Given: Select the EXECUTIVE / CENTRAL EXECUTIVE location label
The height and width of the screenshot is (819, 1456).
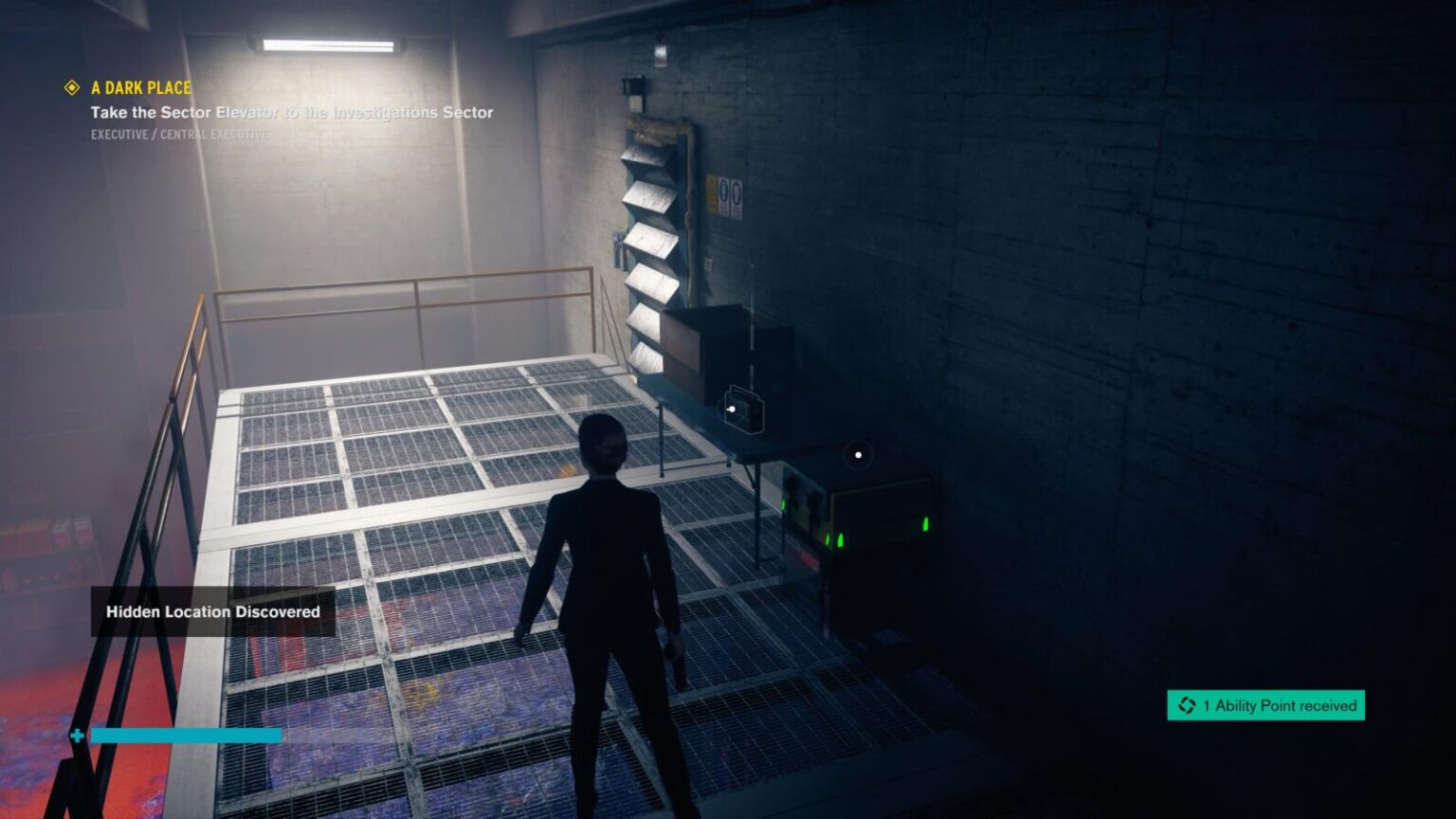Looking at the screenshot, I should tap(179, 135).
